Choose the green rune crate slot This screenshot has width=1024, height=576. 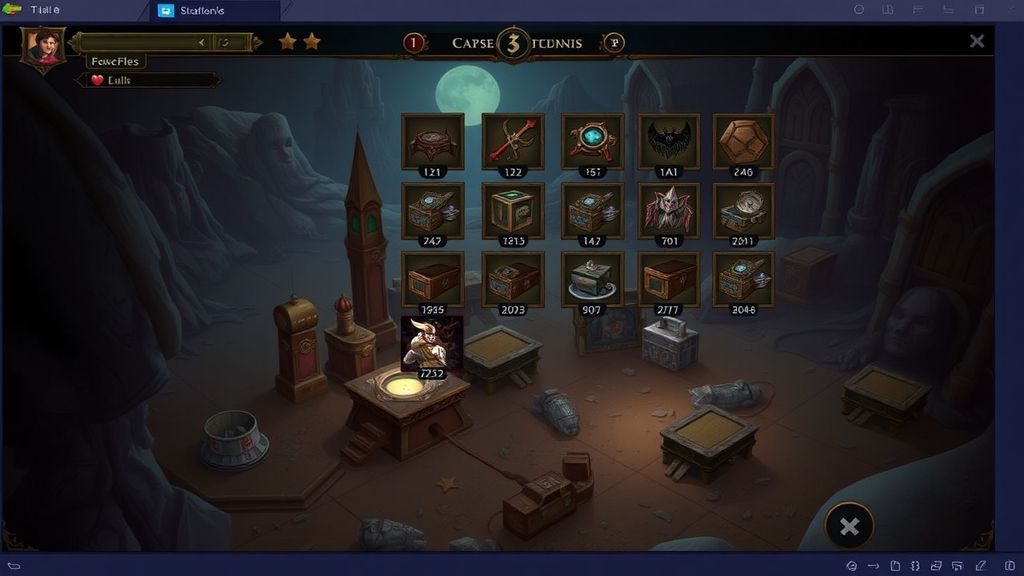(x=512, y=210)
